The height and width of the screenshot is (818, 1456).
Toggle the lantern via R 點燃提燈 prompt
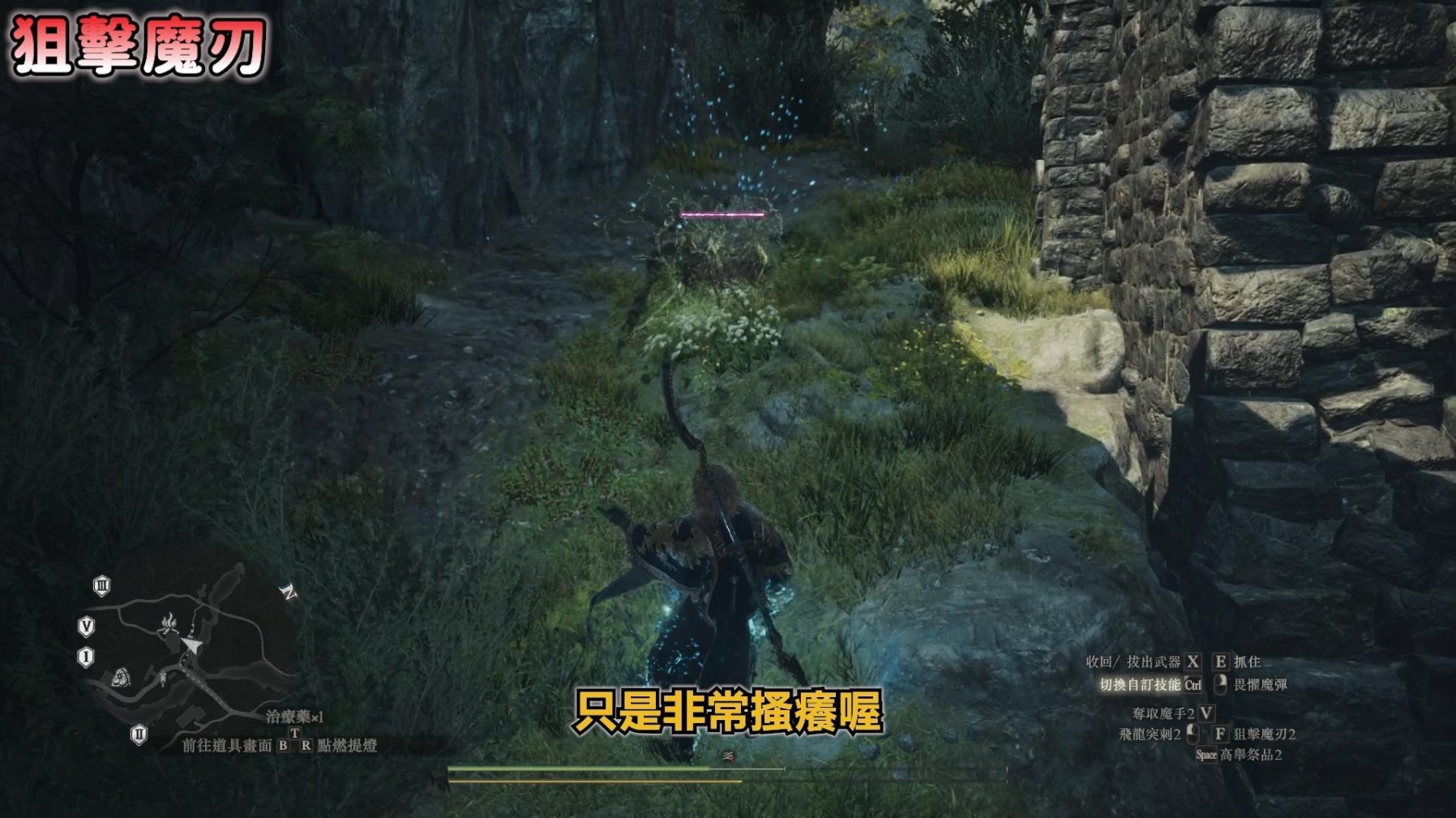point(306,747)
